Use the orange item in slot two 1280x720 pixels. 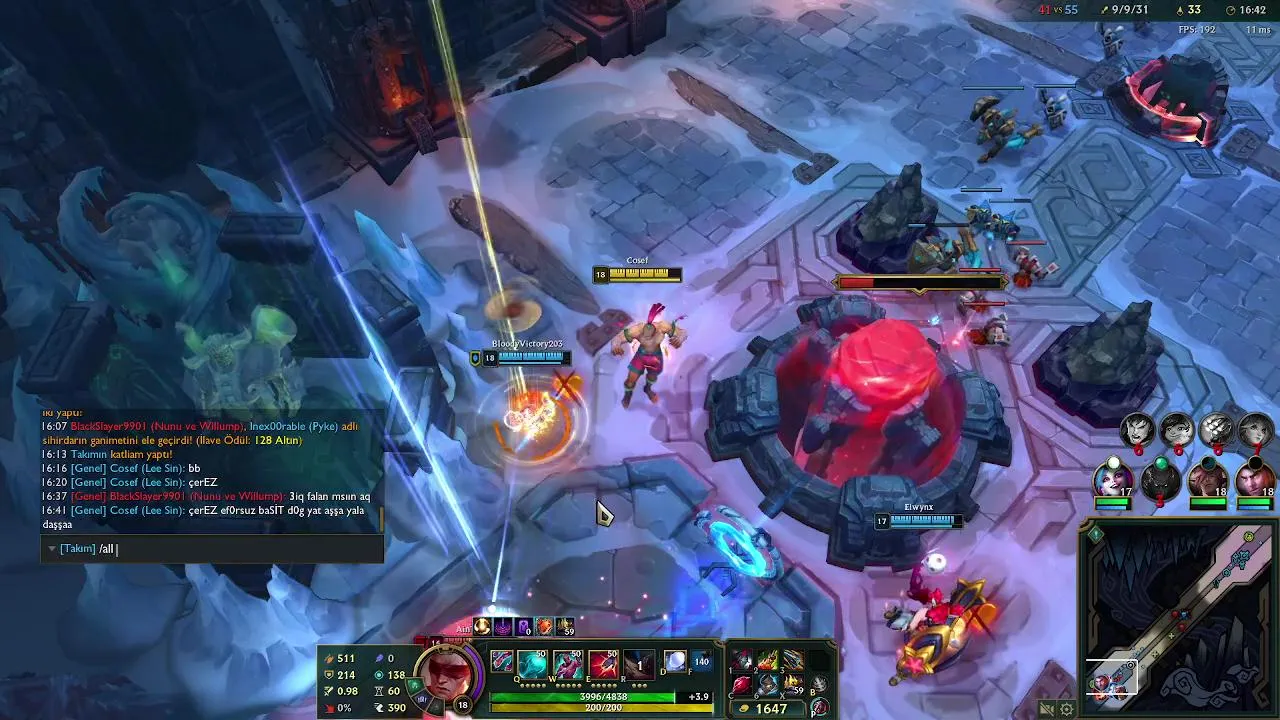(x=767, y=660)
